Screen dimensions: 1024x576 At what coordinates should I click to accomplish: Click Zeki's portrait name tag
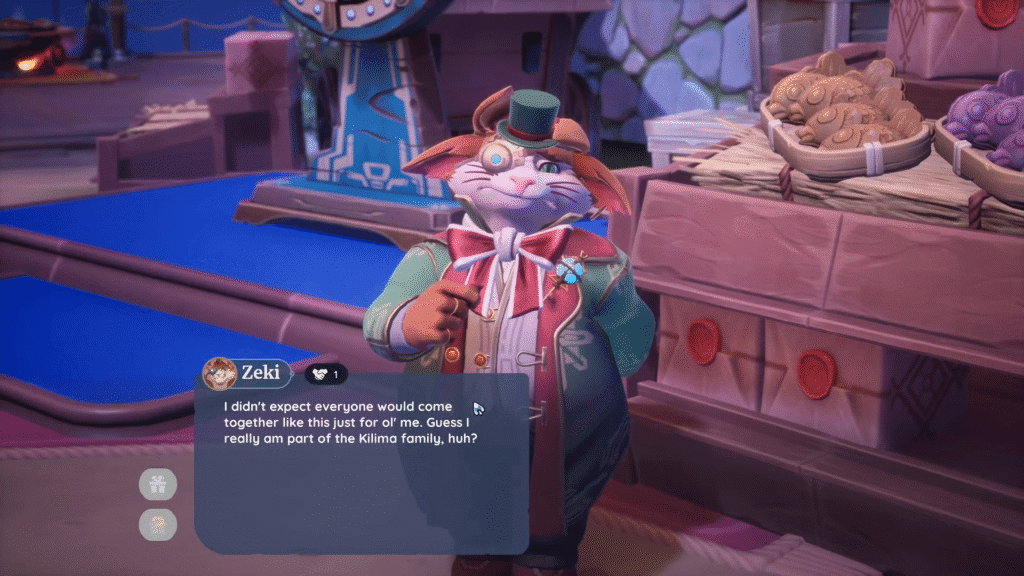(247, 374)
